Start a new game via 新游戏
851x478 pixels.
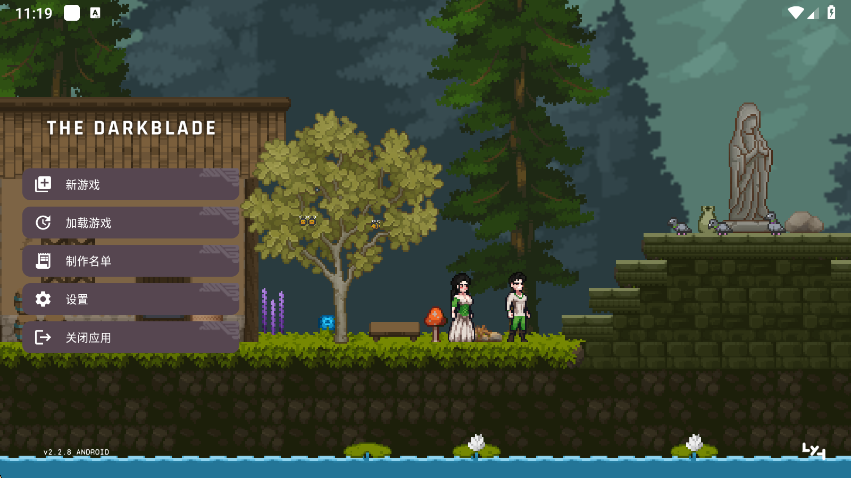coord(130,184)
